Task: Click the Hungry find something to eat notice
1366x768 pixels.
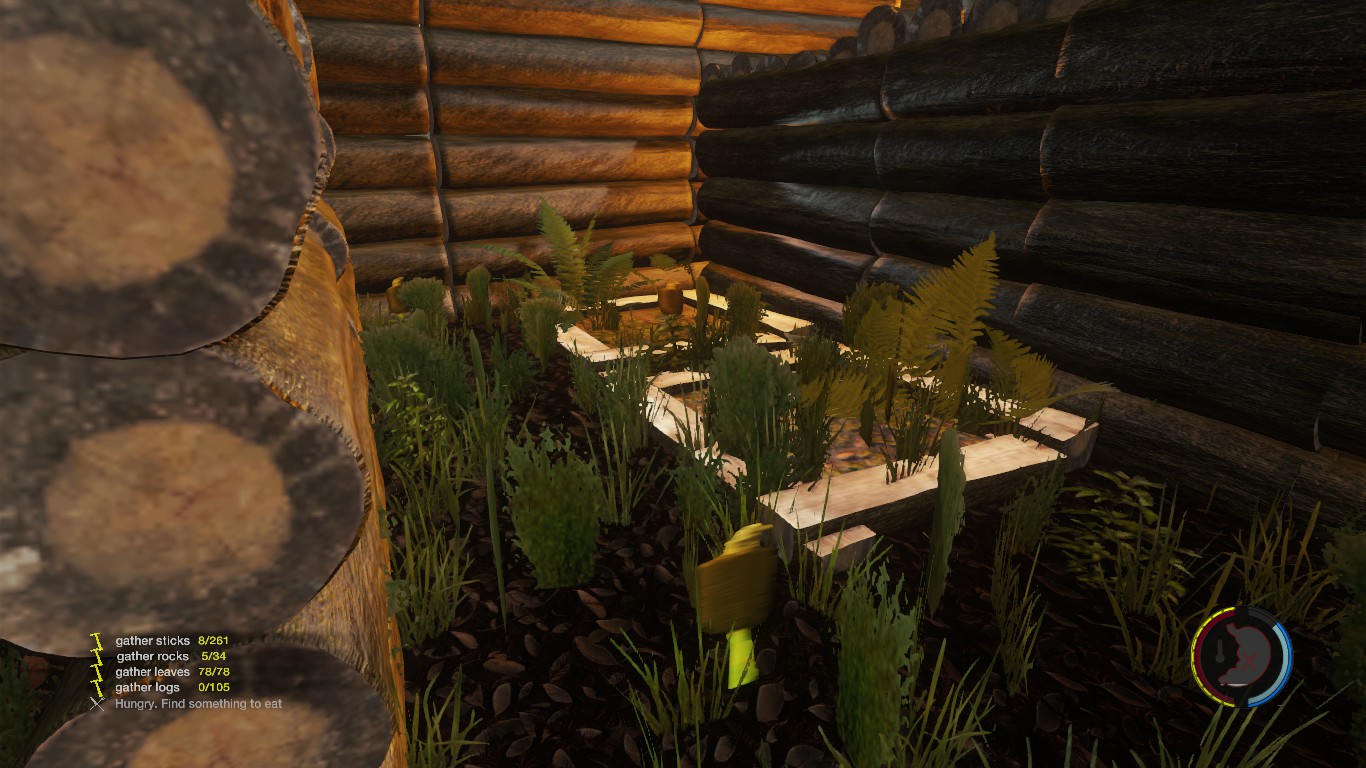Action: coord(198,704)
